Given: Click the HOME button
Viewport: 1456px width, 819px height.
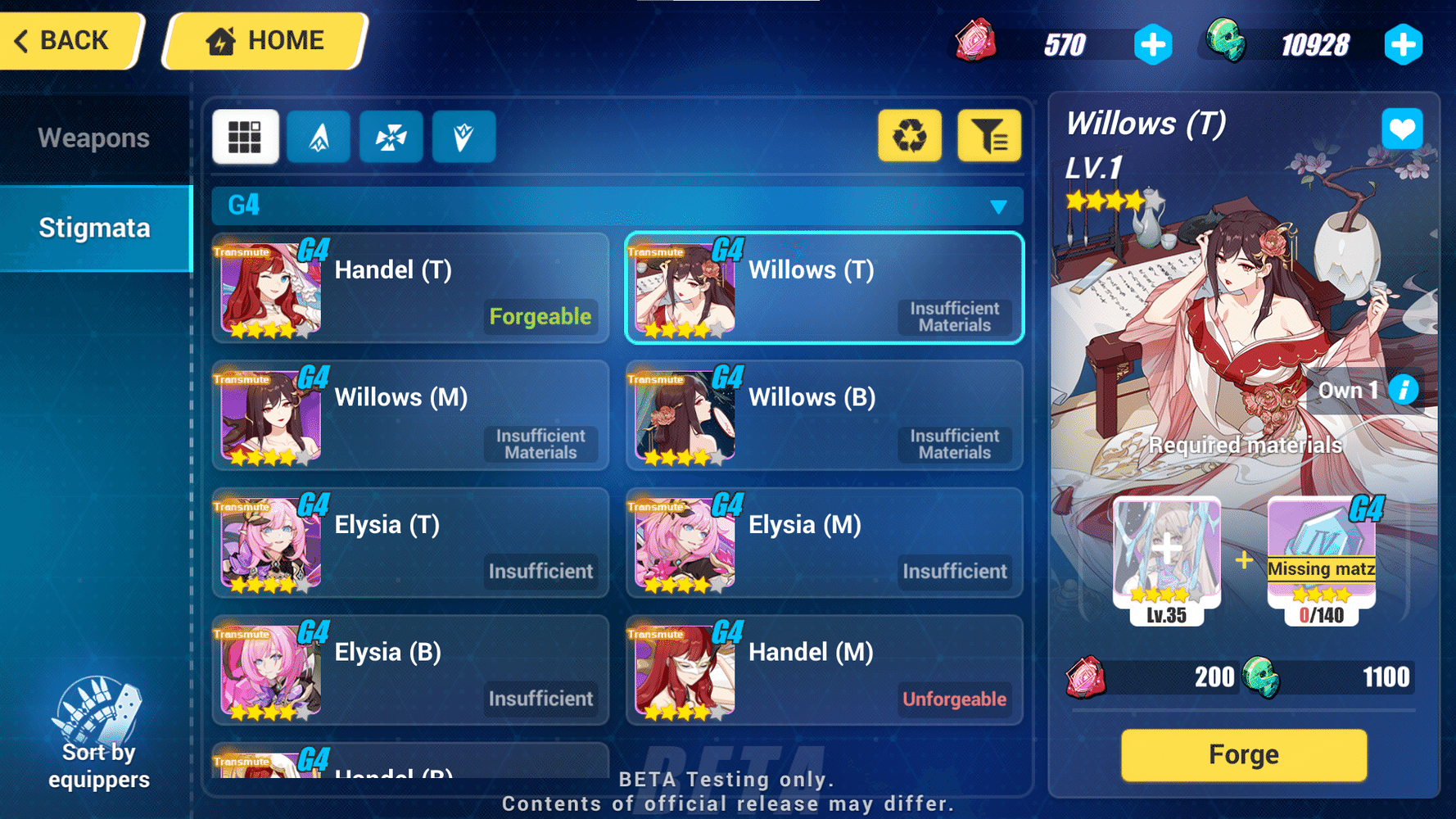Looking at the screenshot, I should pos(264,39).
